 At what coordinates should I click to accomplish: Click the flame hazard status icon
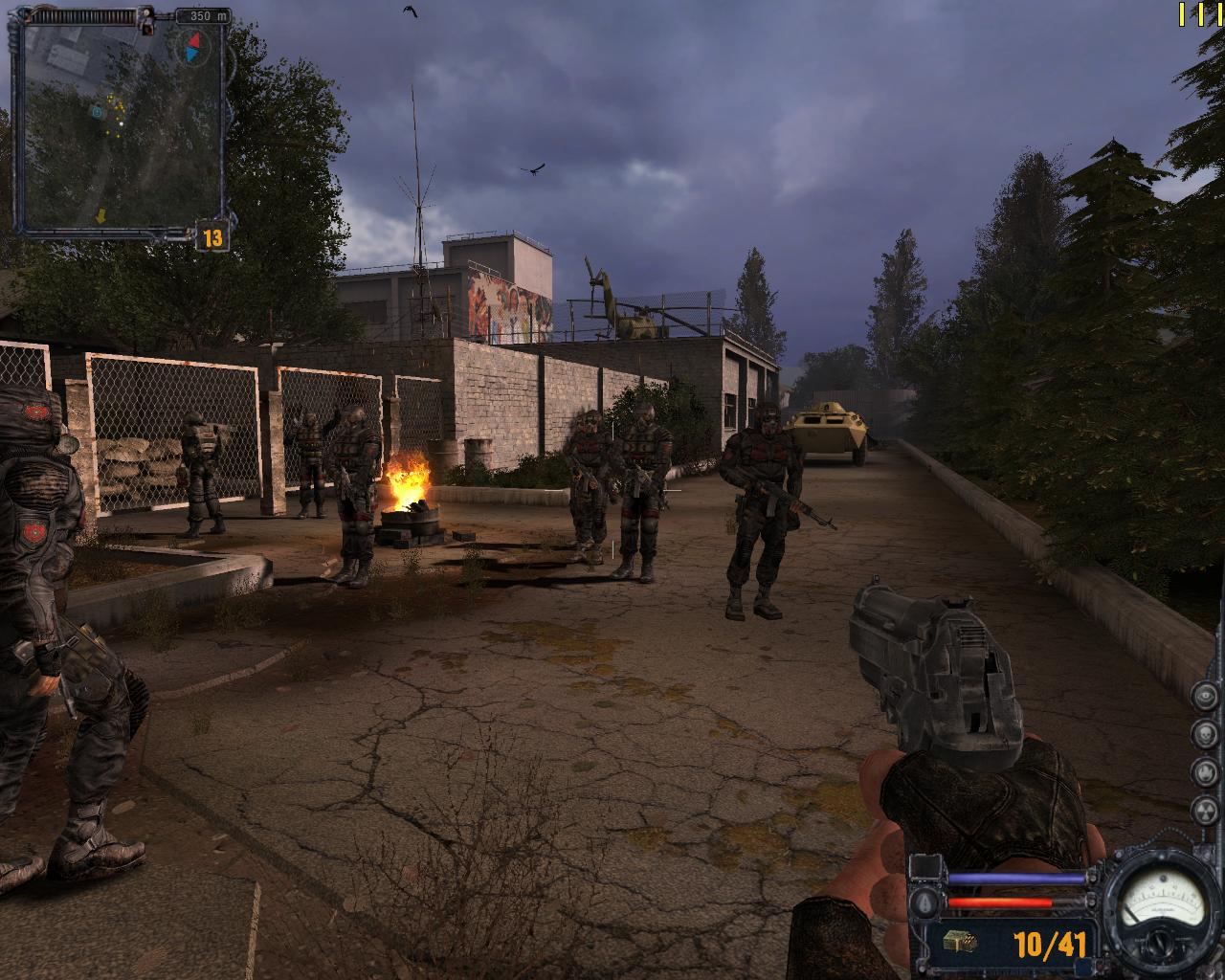(1204, 771)
